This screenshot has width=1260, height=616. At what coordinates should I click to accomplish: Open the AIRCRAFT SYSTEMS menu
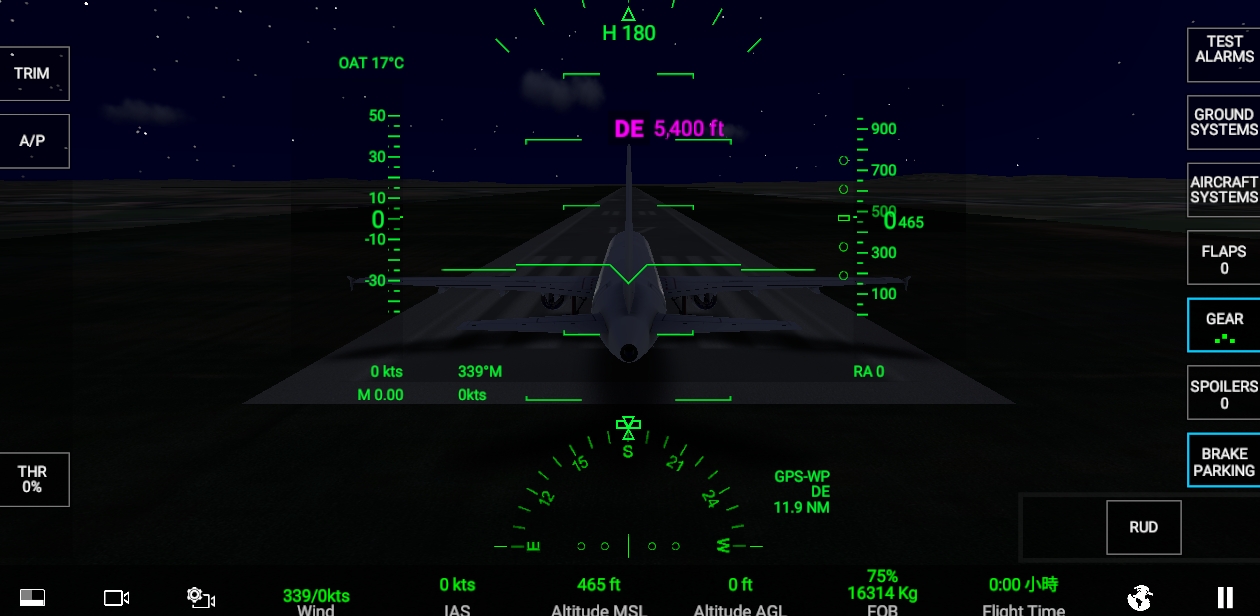(x=1223, y=190)
